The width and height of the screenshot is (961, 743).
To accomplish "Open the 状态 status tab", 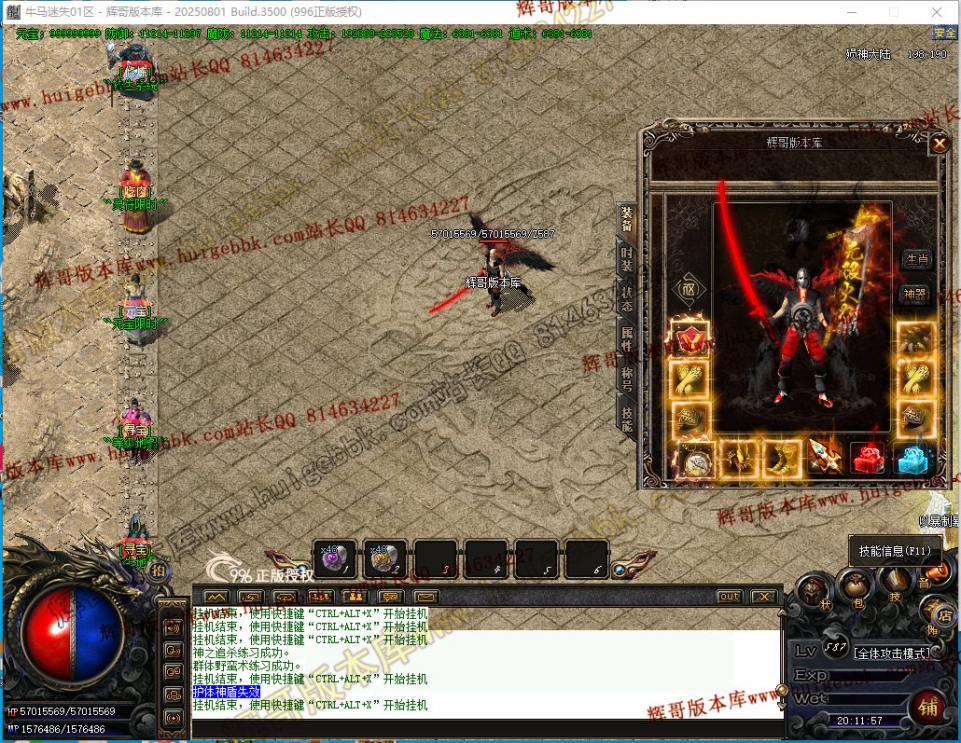I will [x=626, y=299].
